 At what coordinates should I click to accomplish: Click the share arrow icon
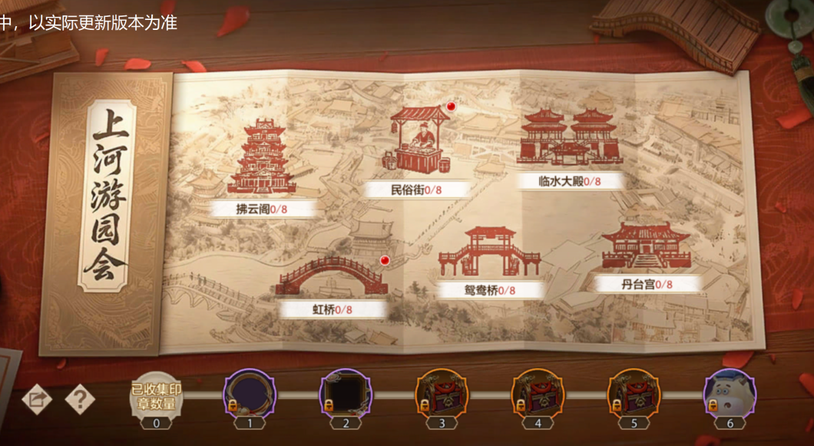pyautogui.click(x=37, y=398)
